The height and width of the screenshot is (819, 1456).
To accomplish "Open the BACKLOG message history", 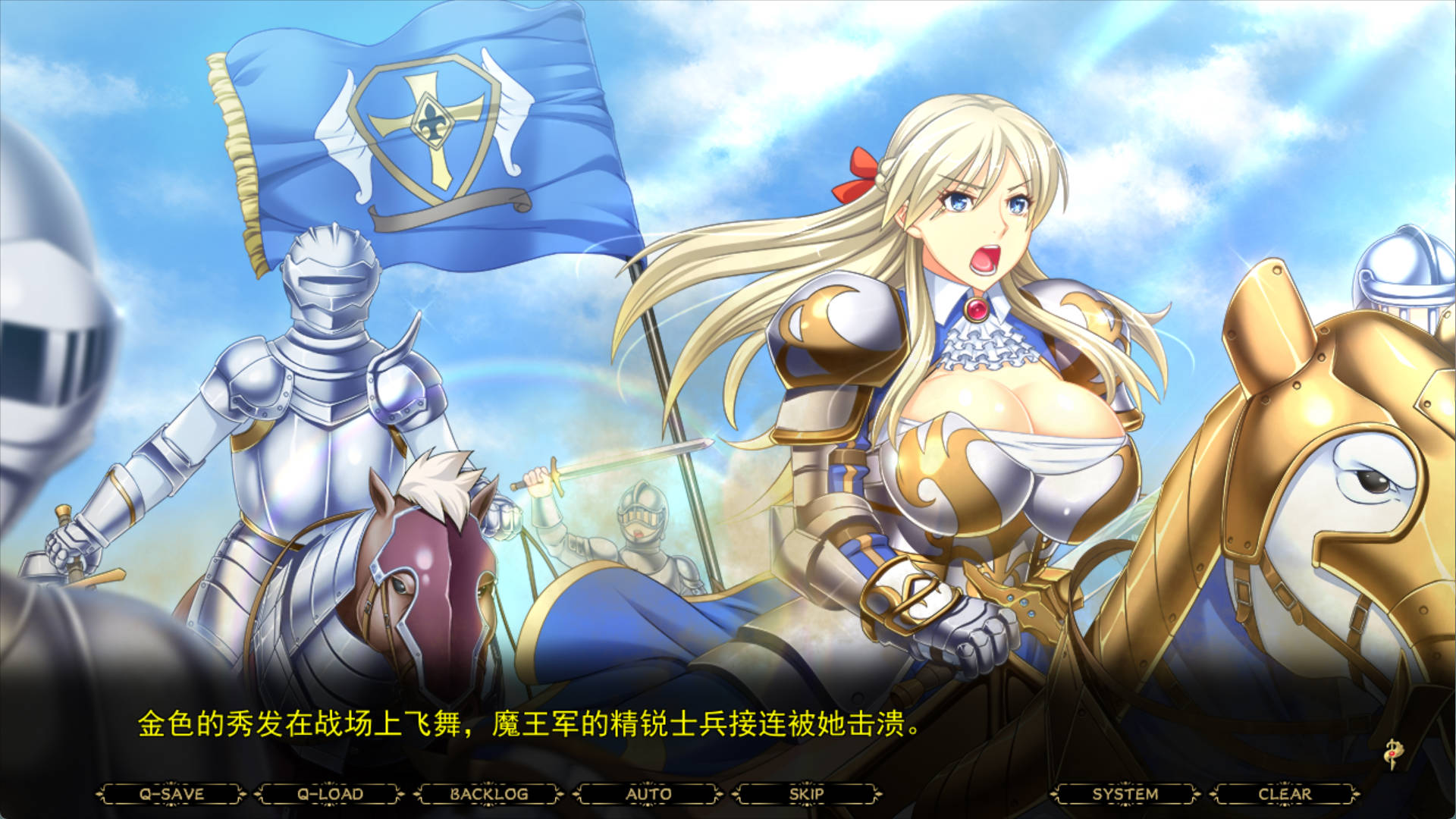I will click(491, 792).
